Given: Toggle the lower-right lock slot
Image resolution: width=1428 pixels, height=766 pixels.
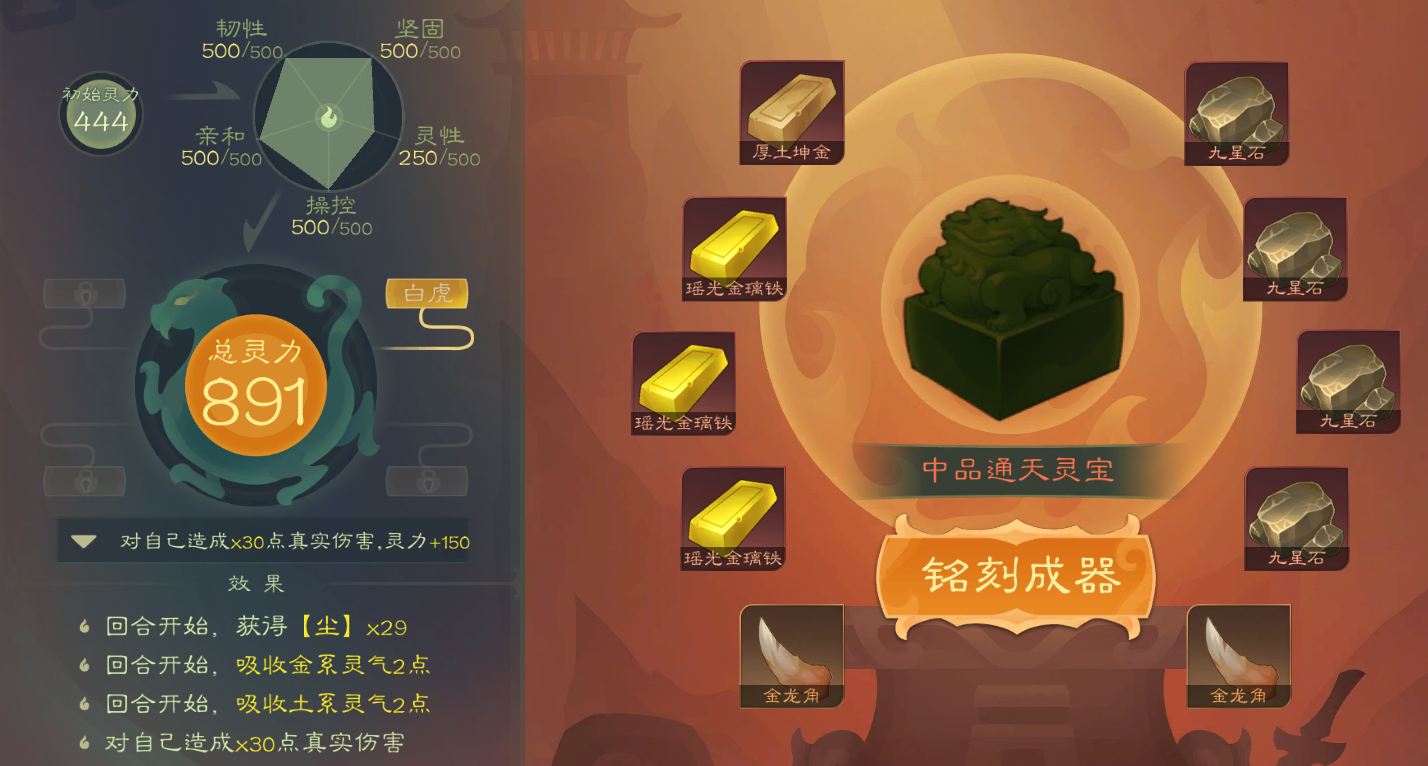Looking at the screenshot, I should pyautogui.click(x=426, y=479).
